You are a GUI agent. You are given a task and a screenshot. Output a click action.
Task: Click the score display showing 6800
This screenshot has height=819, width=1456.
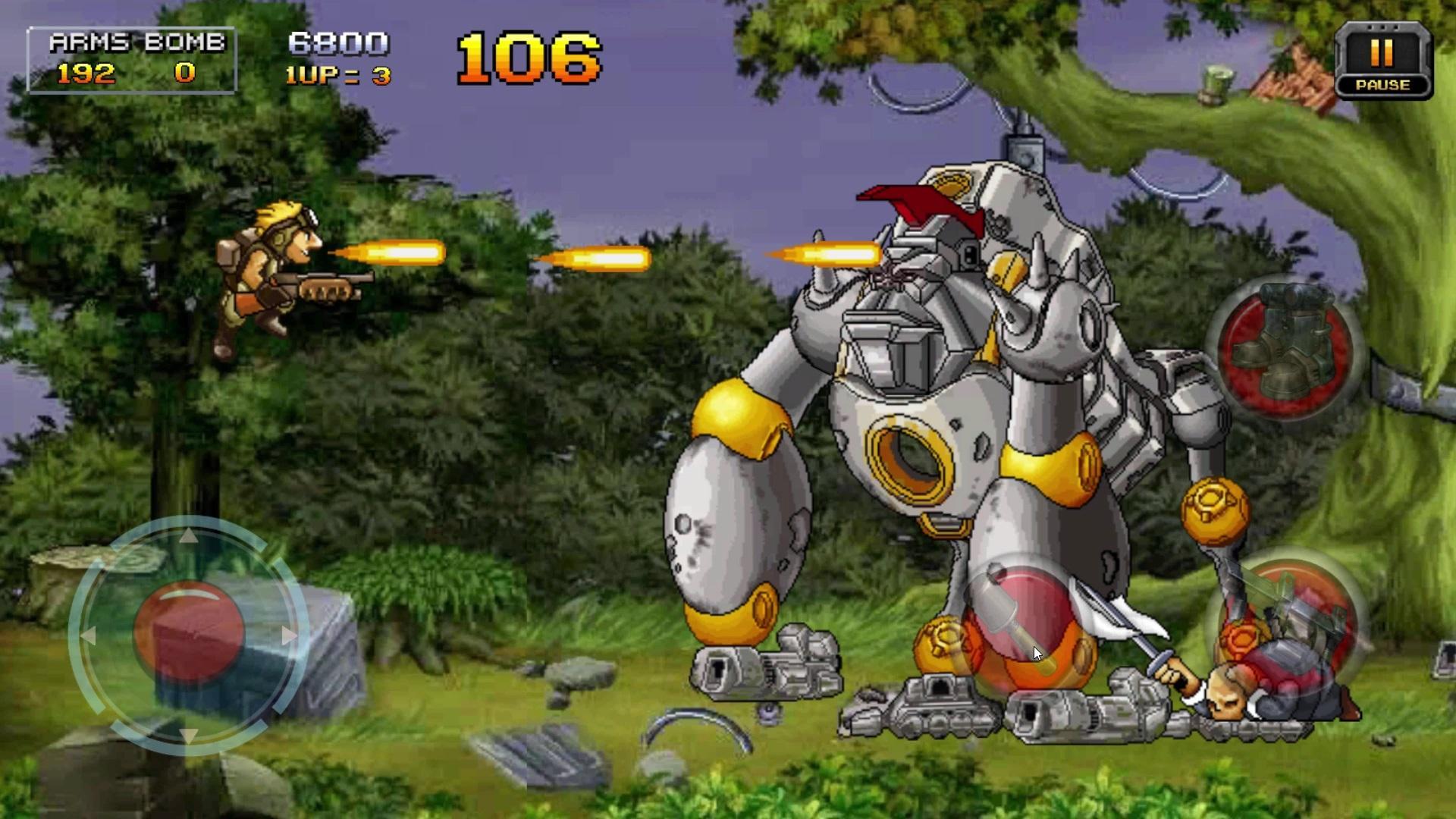pos(339,42)
